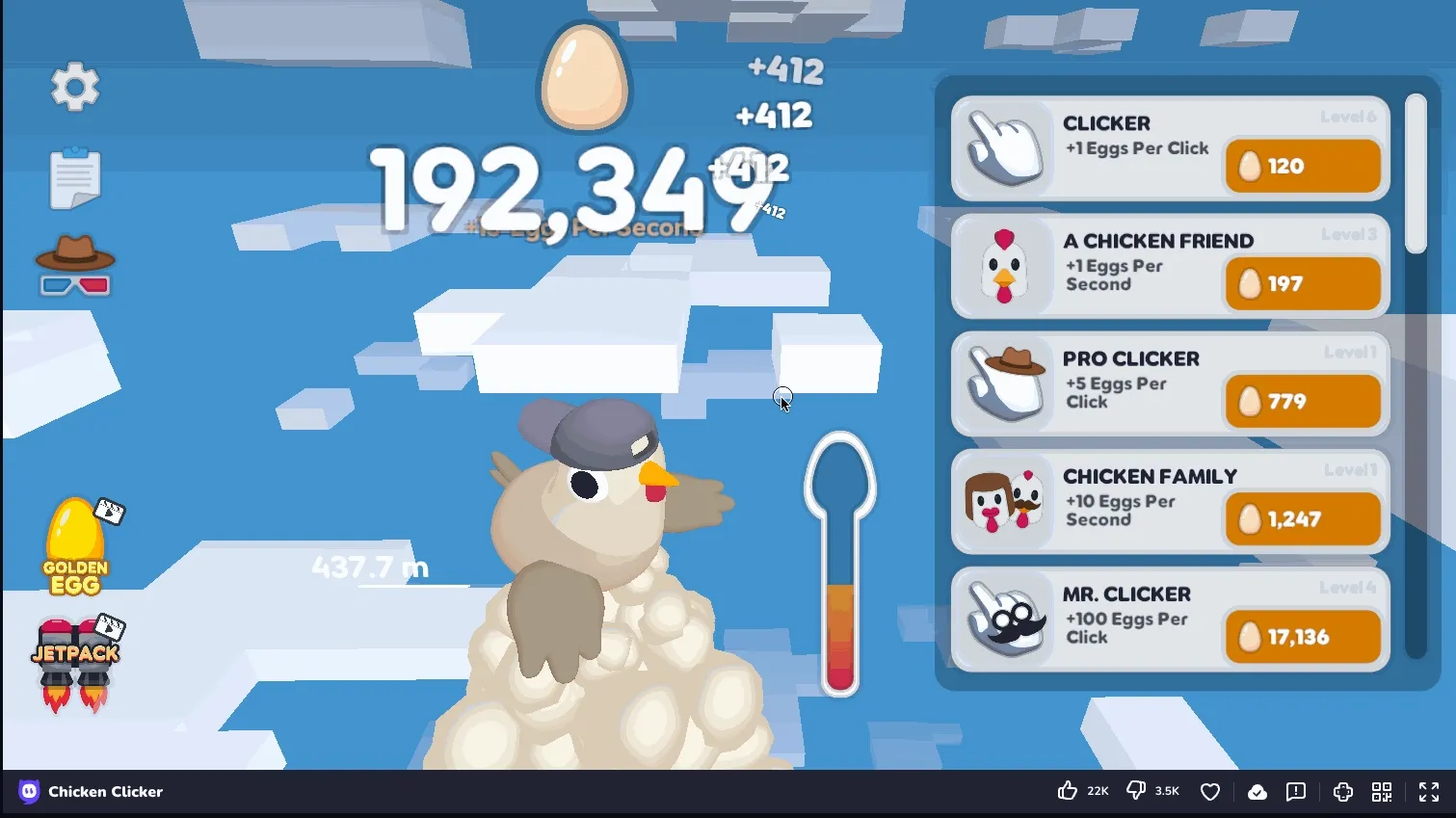Click the Poki logo next to Chicken Clicker

coord(27,791)
